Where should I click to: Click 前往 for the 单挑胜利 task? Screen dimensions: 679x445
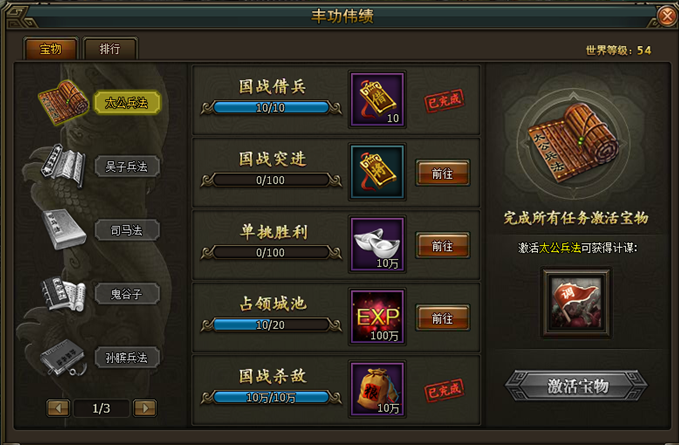tap(442, 245)
